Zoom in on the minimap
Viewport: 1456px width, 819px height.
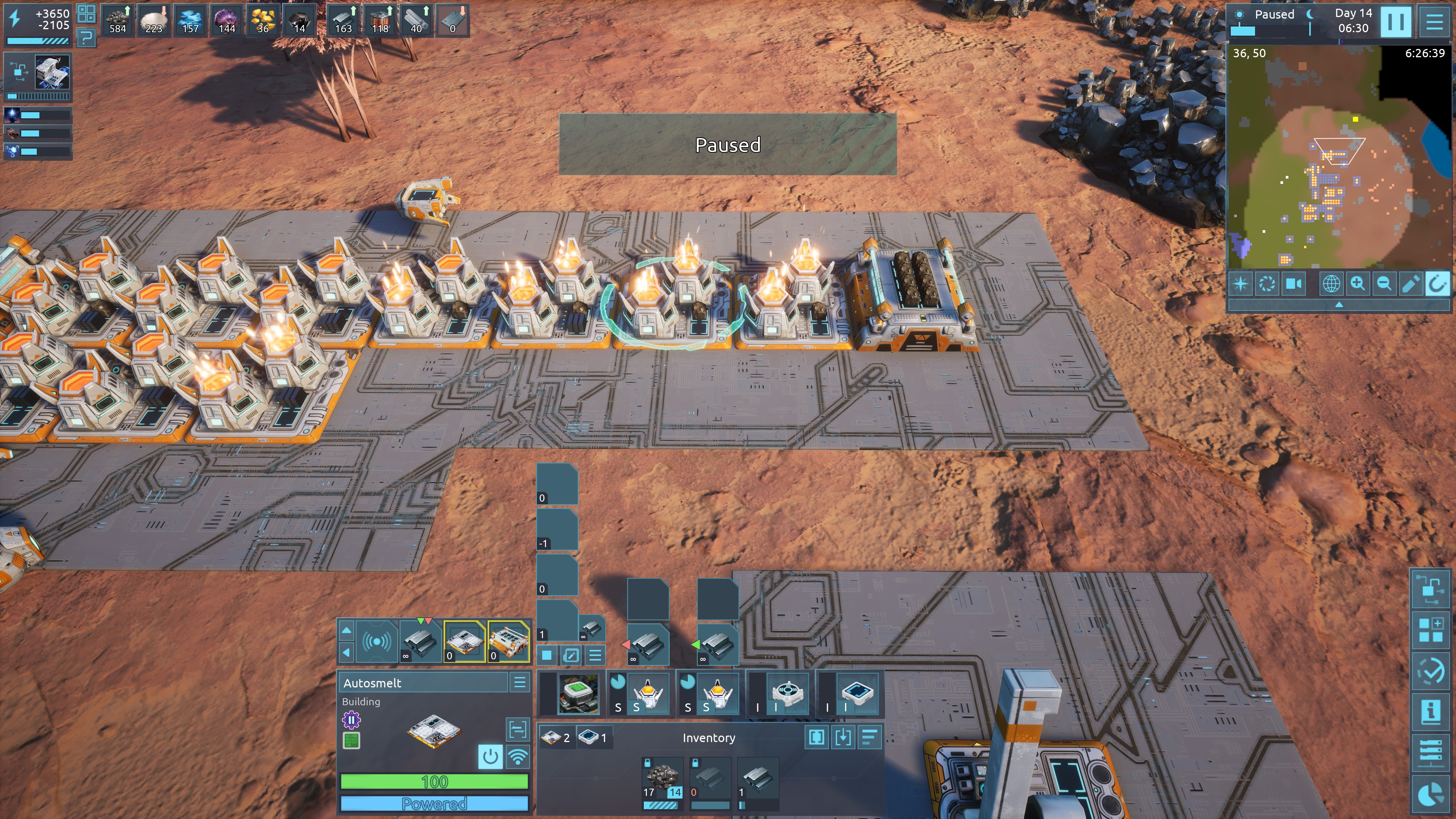pos(1357,283)
